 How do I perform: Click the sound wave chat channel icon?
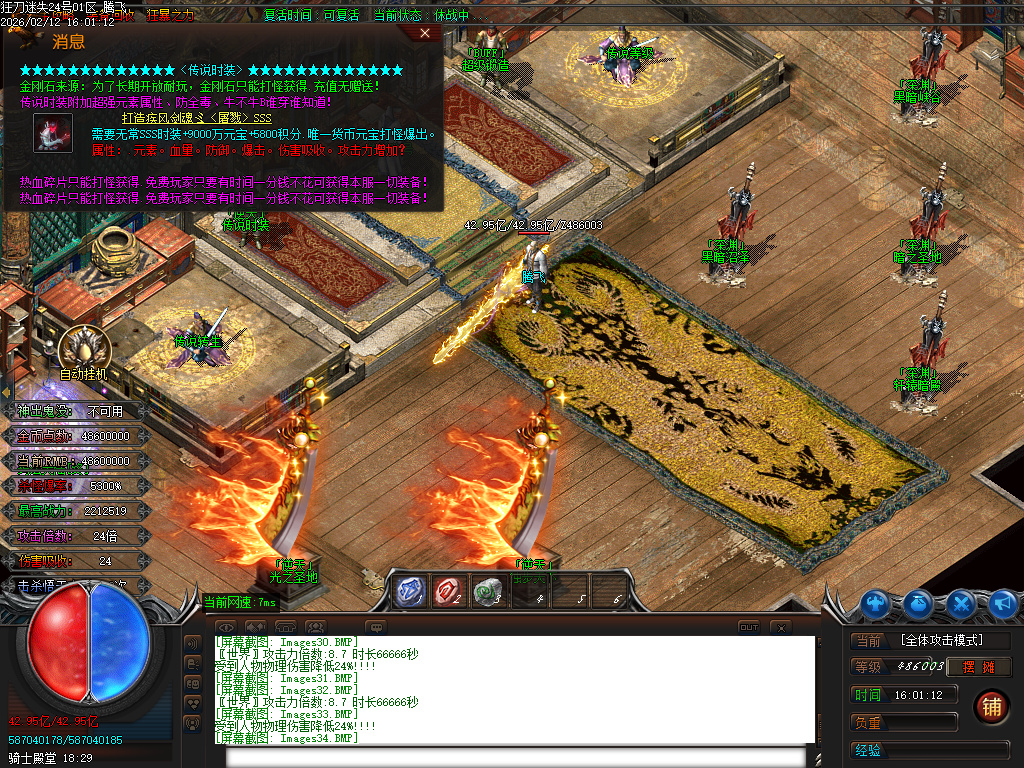192,642
